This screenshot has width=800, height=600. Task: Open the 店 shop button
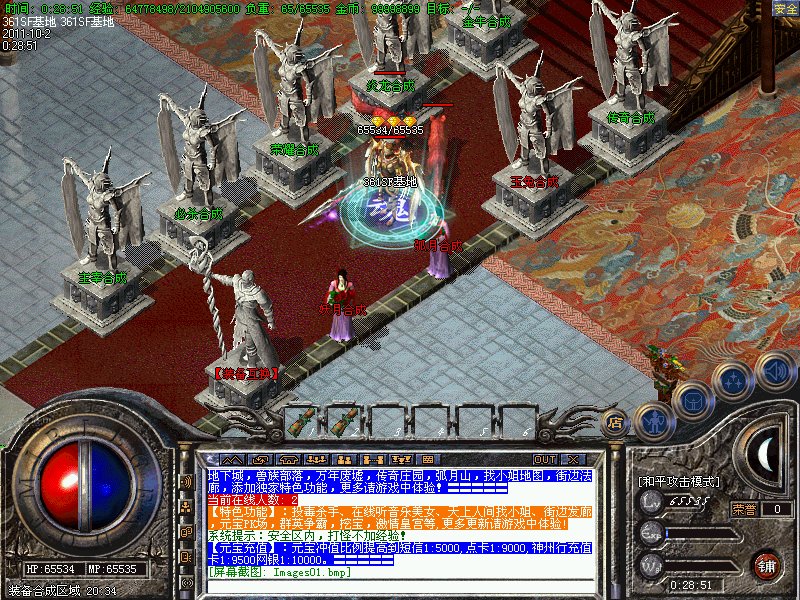tap(616, 422)
